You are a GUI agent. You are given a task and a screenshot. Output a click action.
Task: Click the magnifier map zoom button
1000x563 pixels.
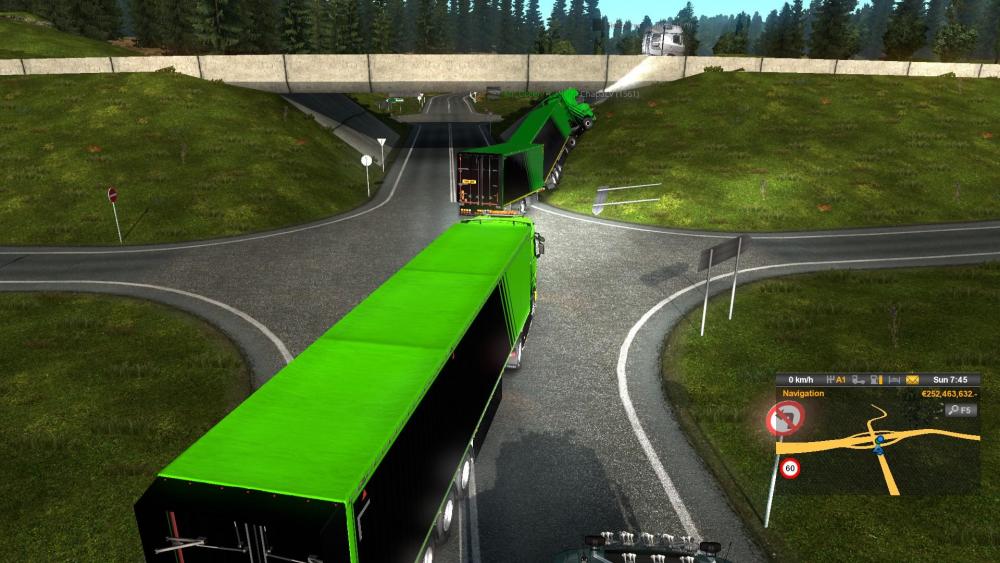coord(961,410)
